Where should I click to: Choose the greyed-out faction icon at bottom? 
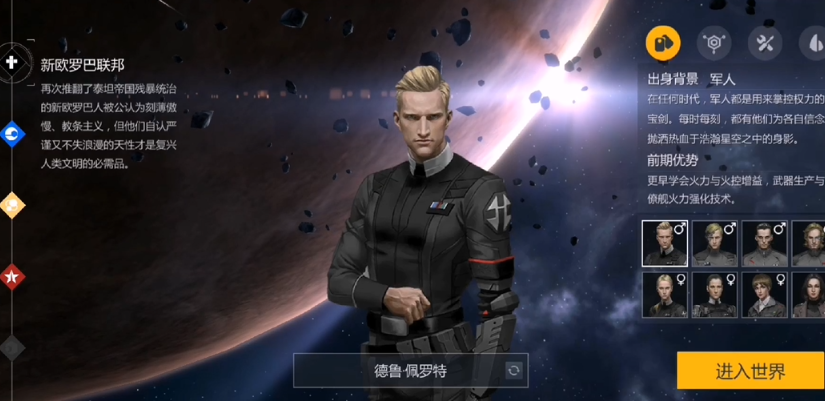point(12,347)
